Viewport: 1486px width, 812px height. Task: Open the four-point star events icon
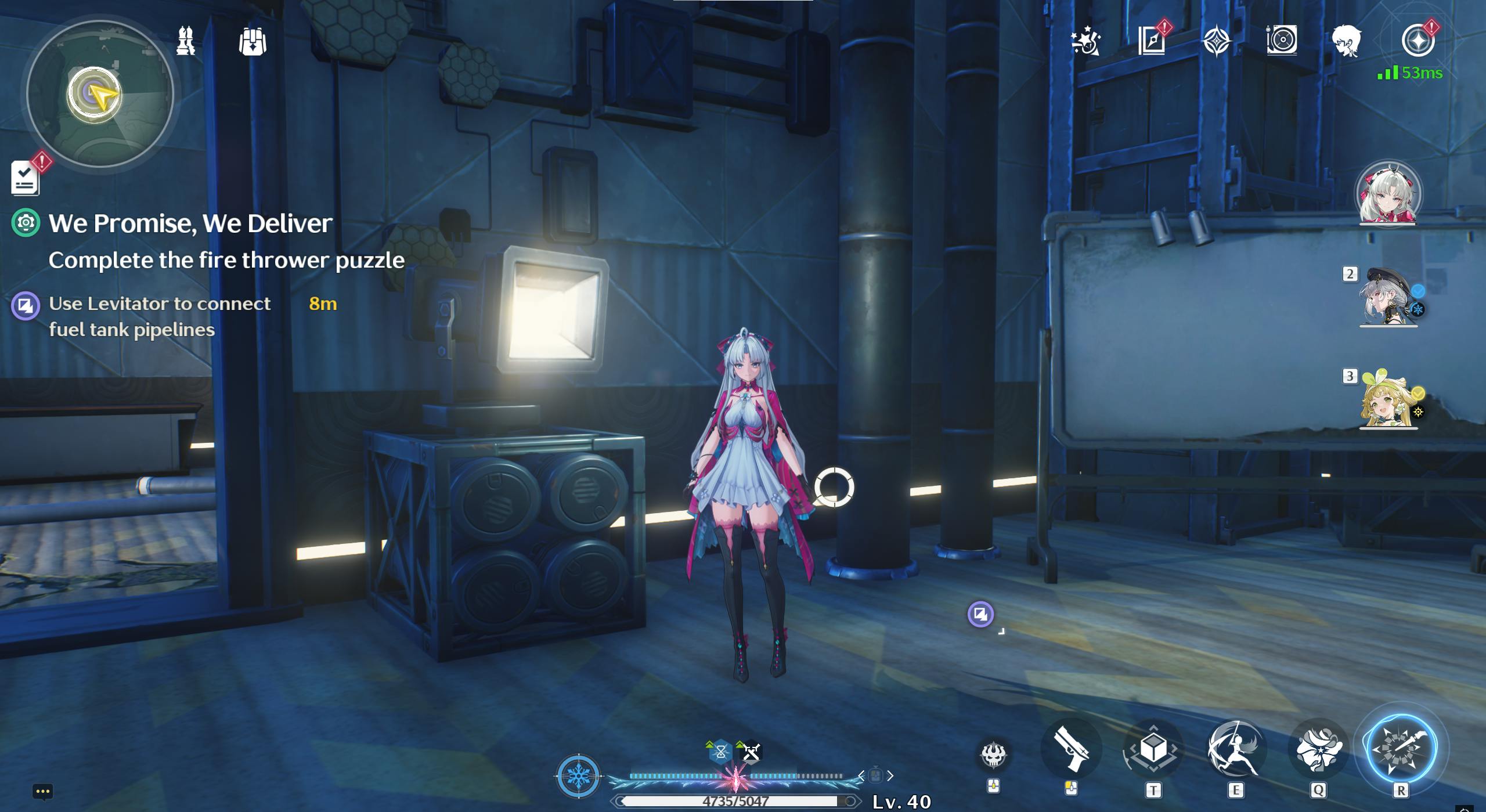click(1217, 41)
